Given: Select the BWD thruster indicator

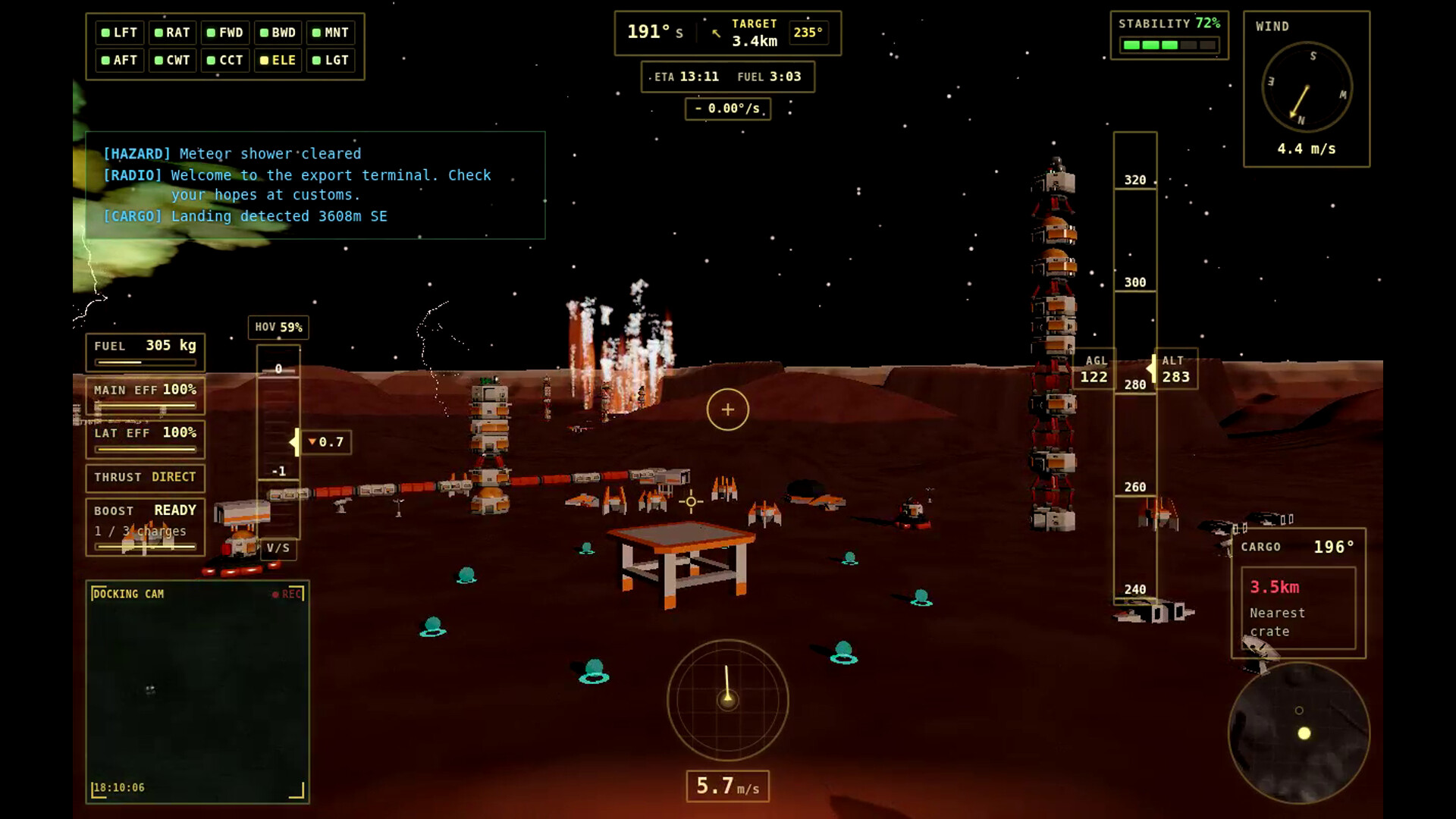Looking at the screenshot, I should click(278, 33).
